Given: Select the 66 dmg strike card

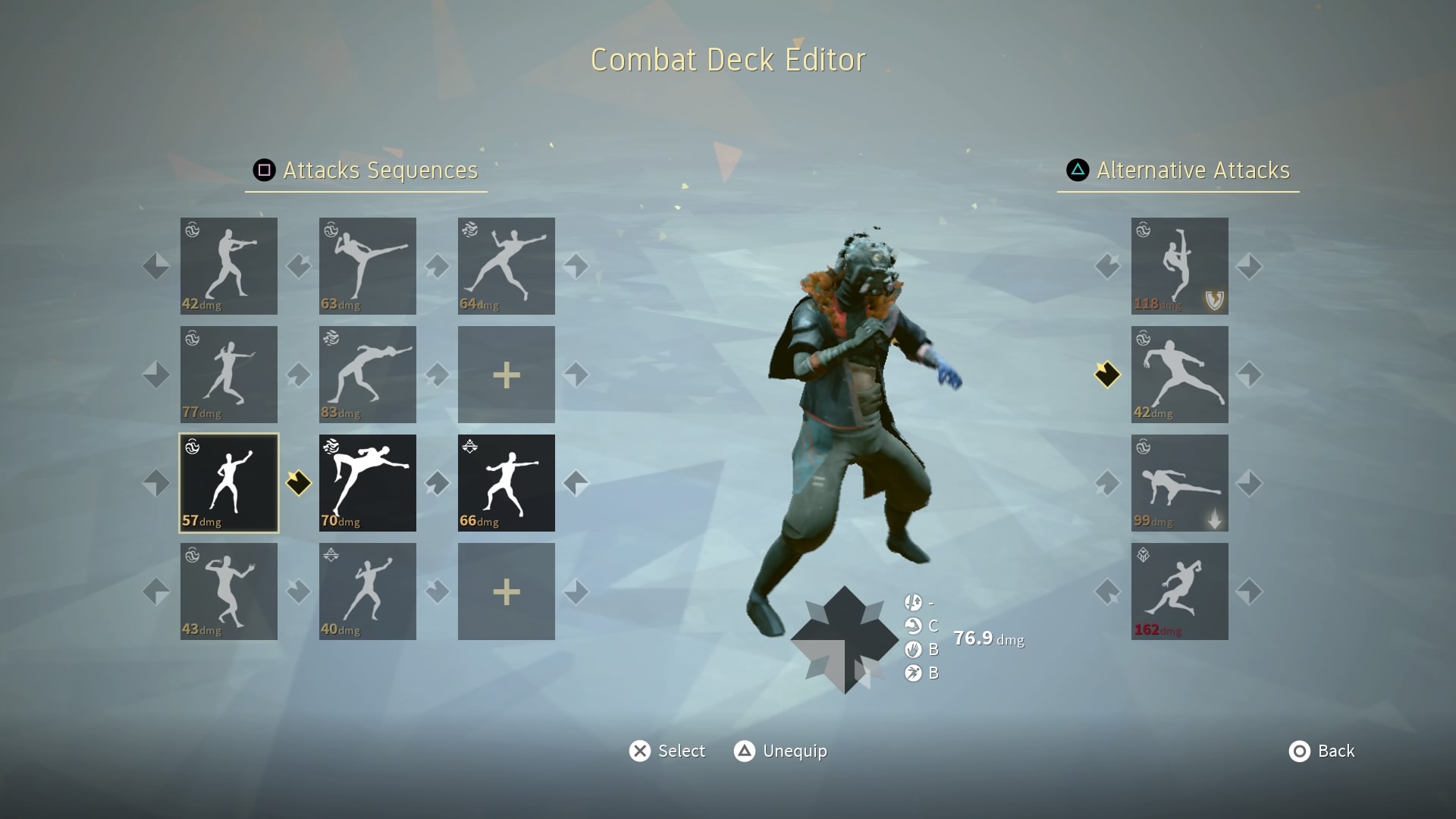Looking at the screenshot, I should pyautogui.click(x=506, y=483).
